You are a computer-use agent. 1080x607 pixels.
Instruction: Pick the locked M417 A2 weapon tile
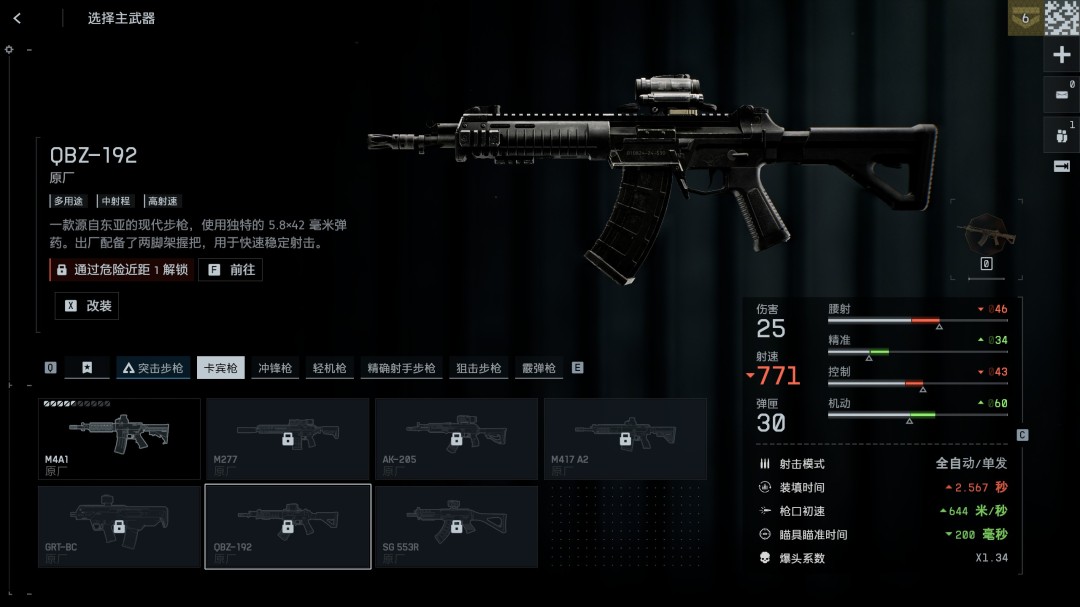[624, 438]
